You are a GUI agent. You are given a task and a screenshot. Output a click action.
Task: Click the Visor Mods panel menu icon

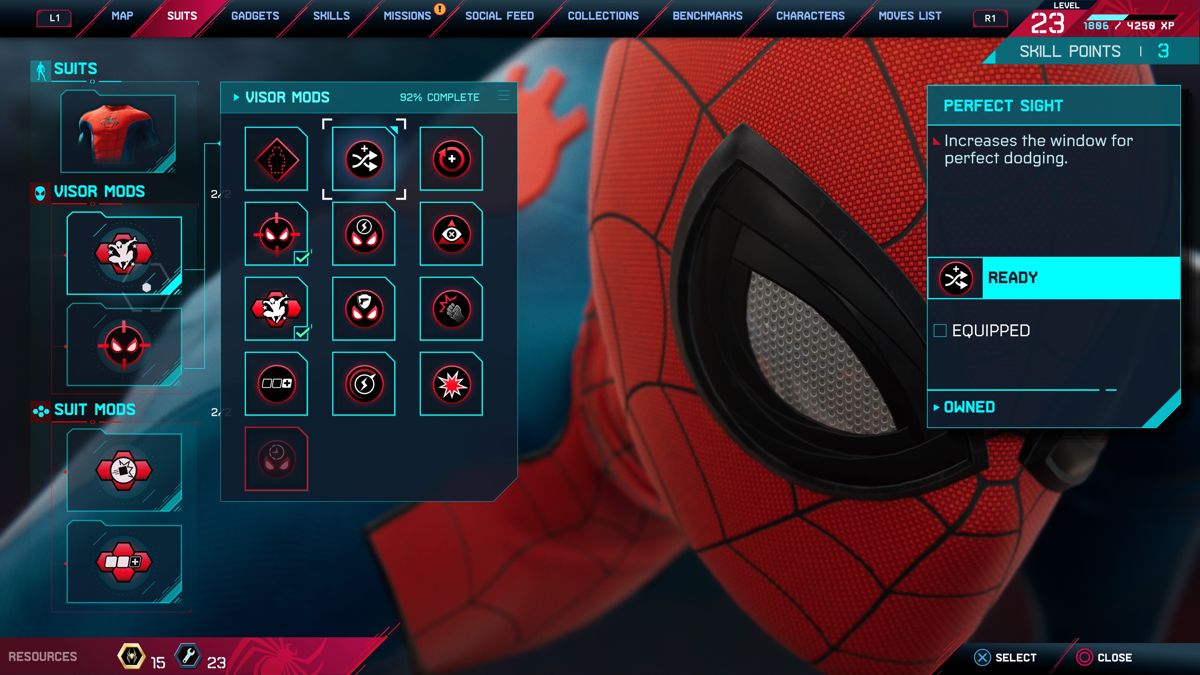[504, 97]
